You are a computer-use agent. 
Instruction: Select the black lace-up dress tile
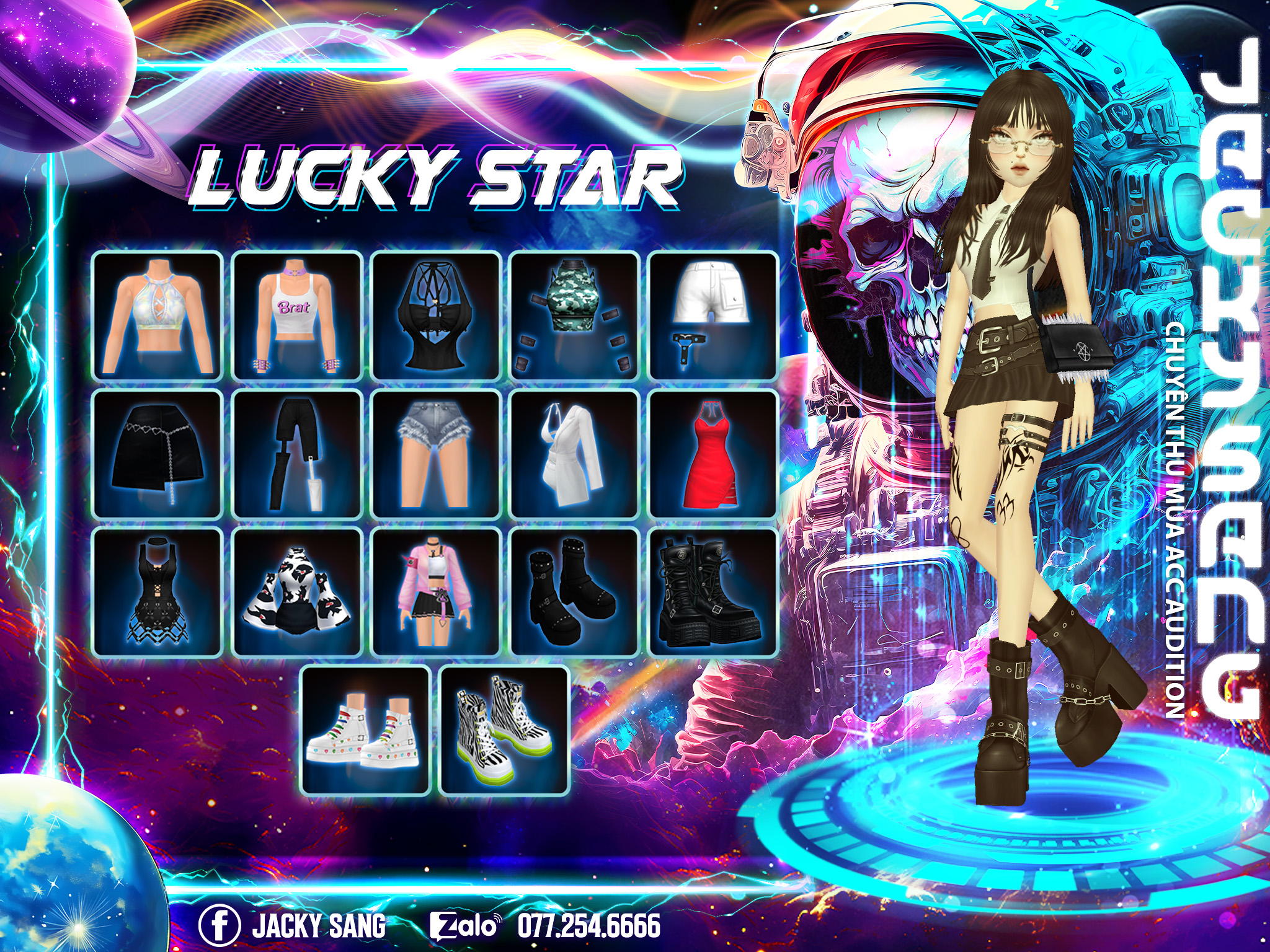point(158,593)
